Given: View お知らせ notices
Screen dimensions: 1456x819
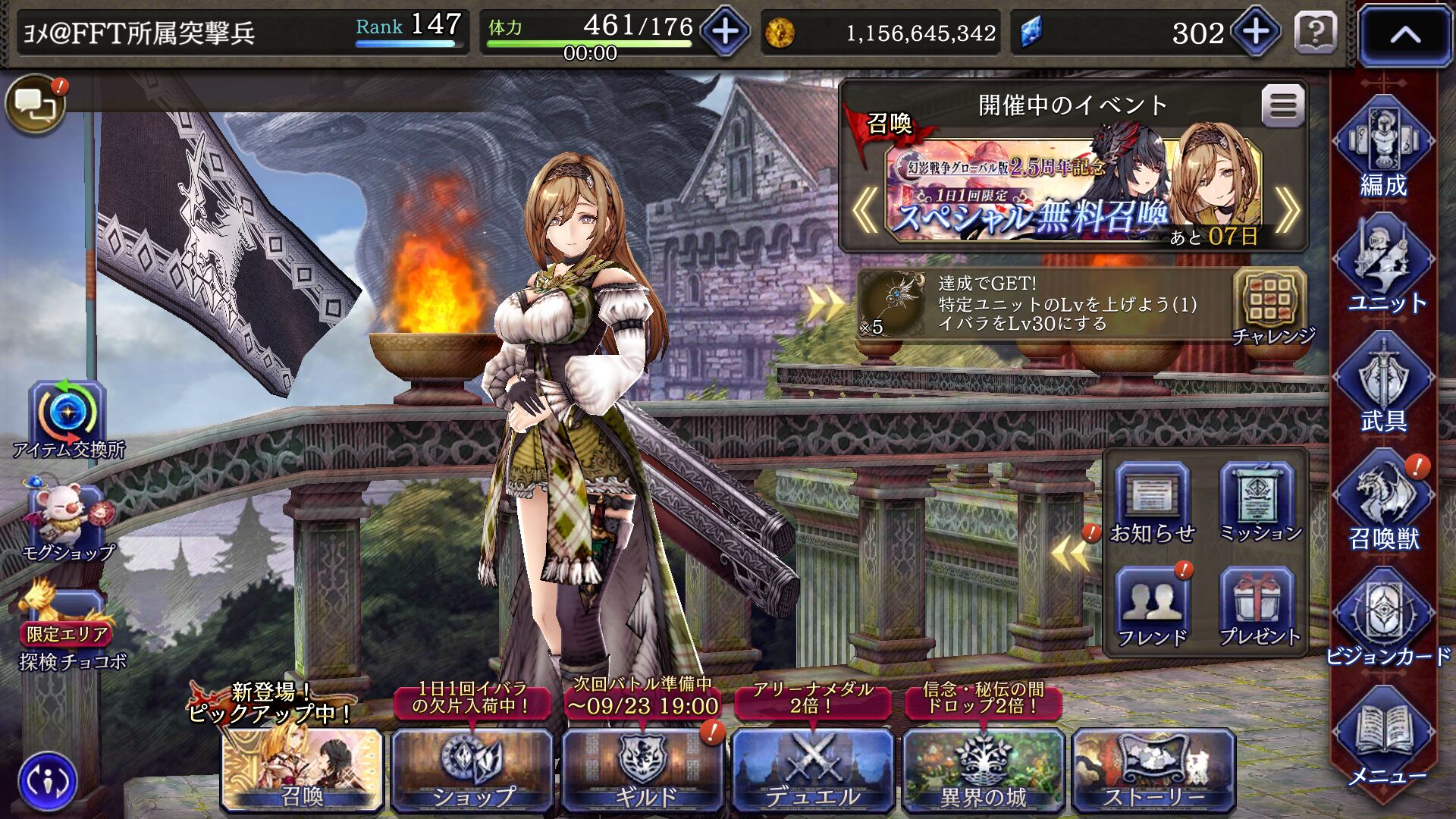Looking at the screenshot, I should point(1151,502).
